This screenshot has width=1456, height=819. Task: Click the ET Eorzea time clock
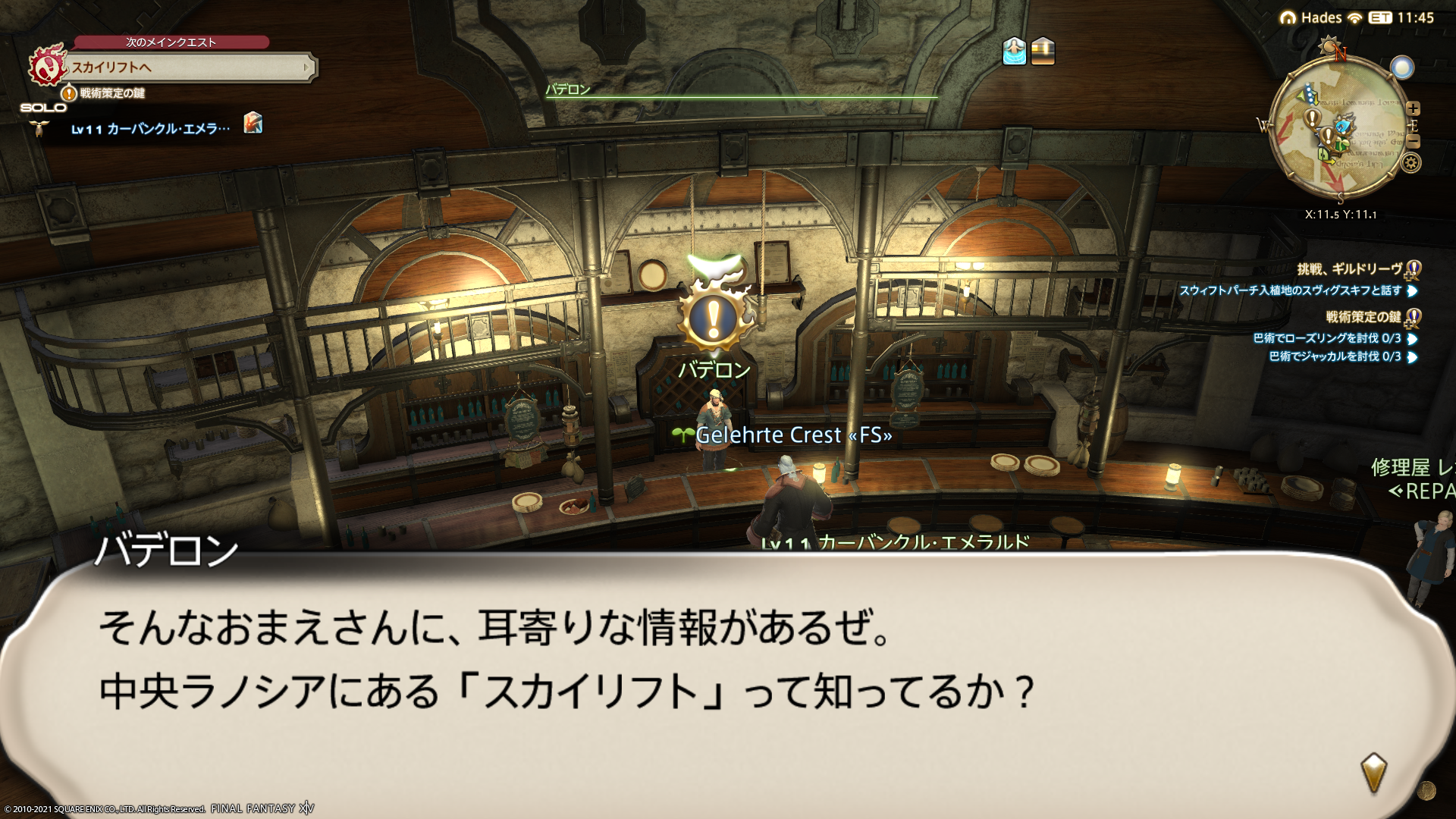(1401, 17)
